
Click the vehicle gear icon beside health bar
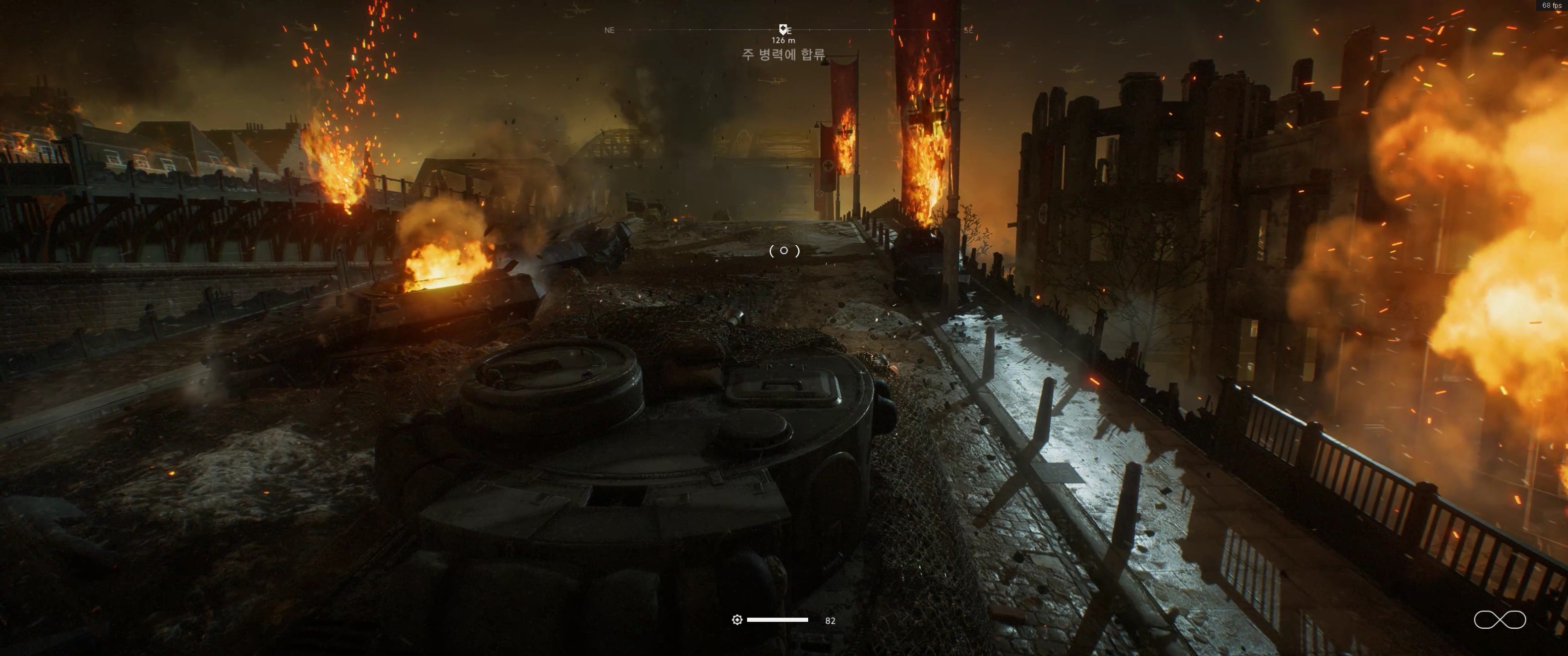(737, 620)
